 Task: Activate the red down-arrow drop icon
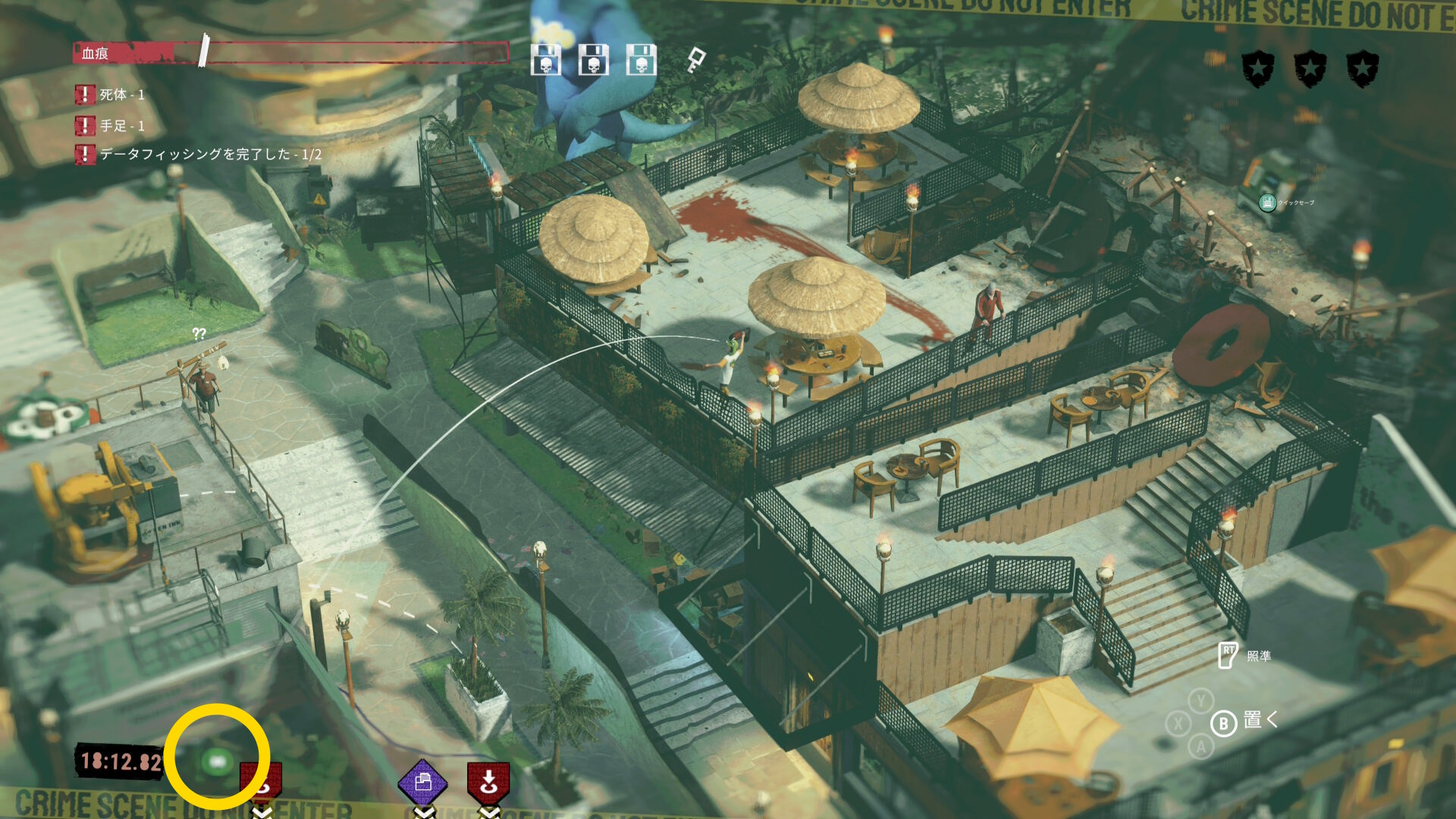488,782
